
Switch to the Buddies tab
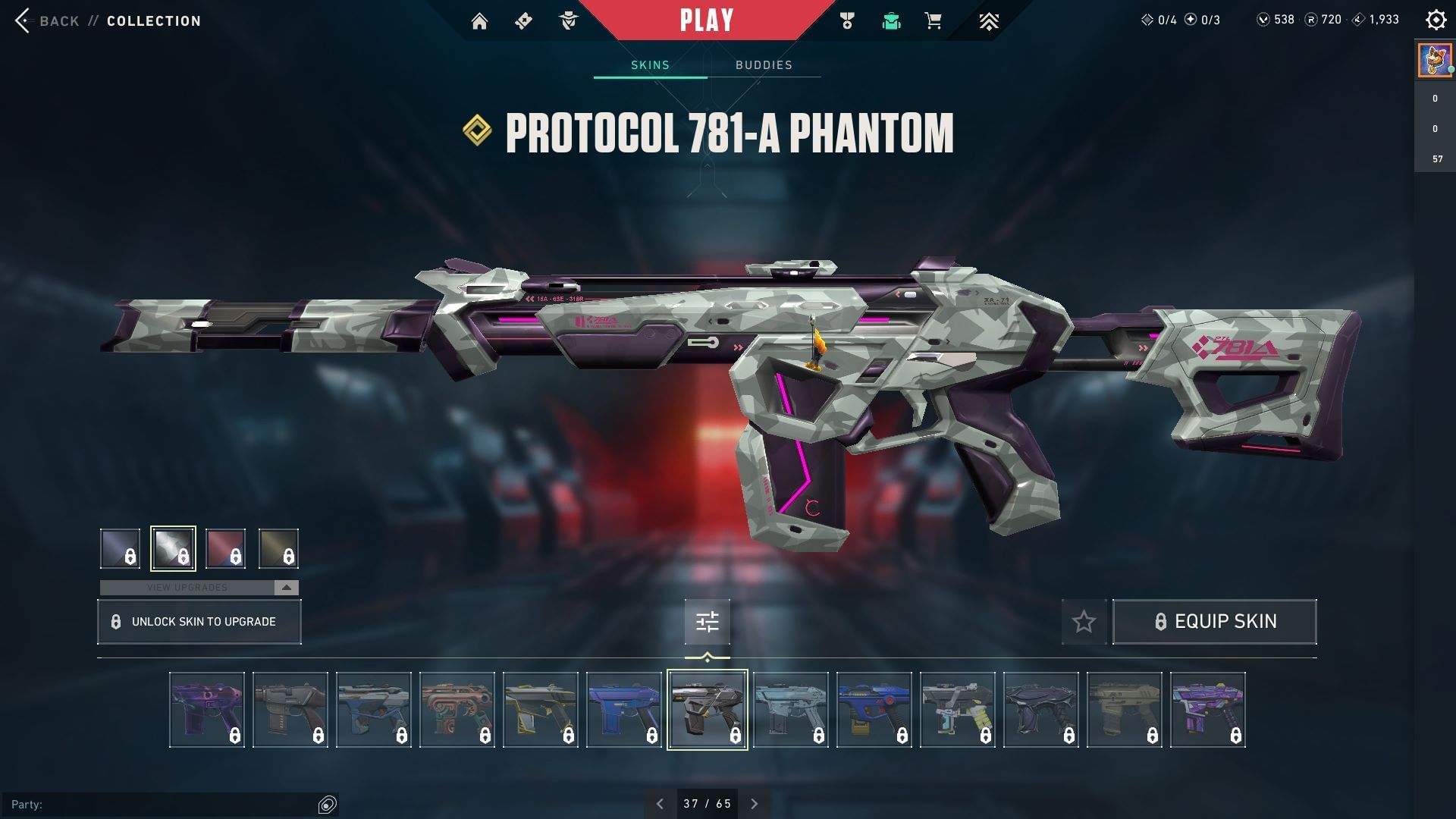click(764, 65)
